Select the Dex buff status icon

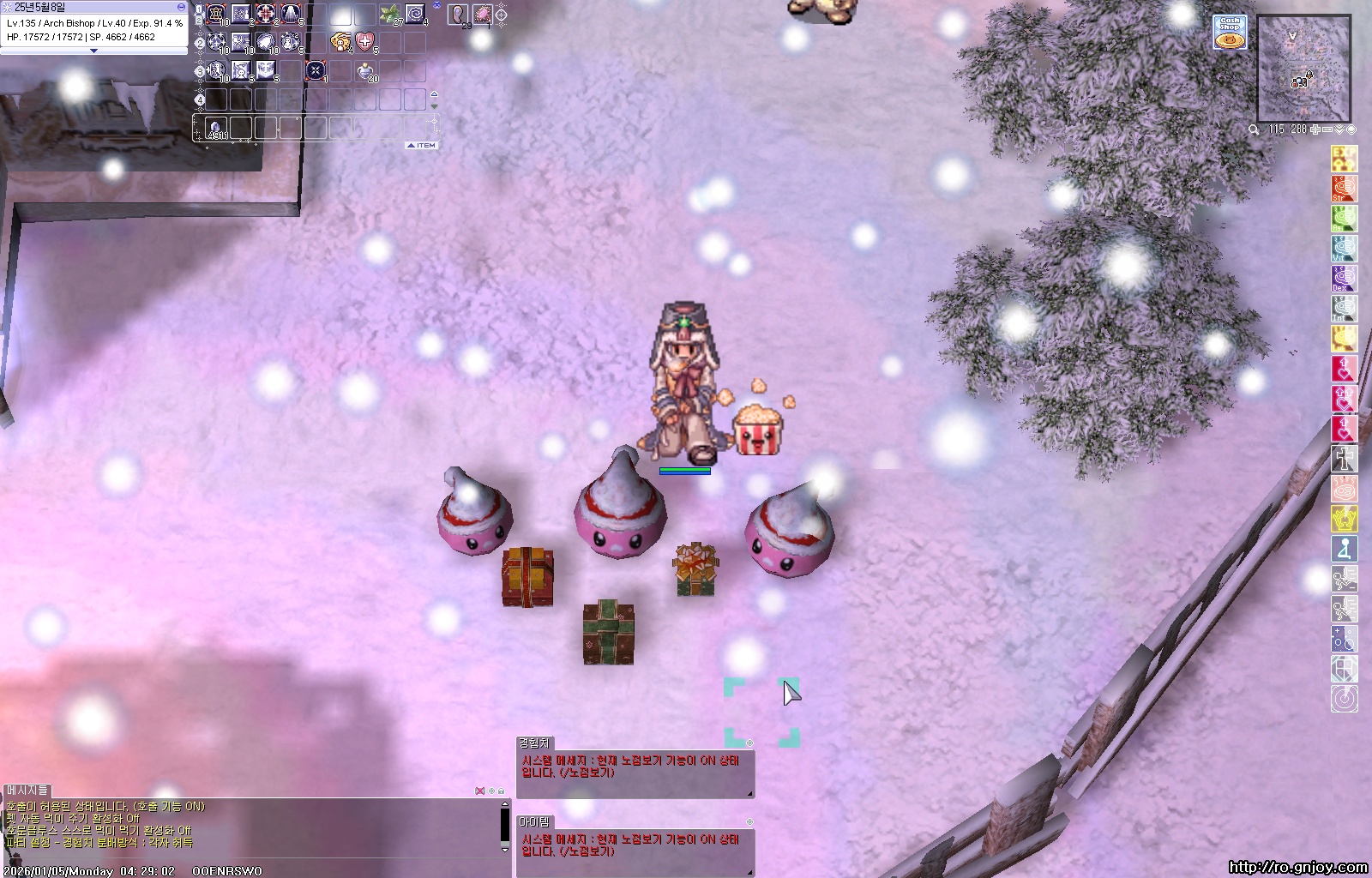[x=1344, y=278]
